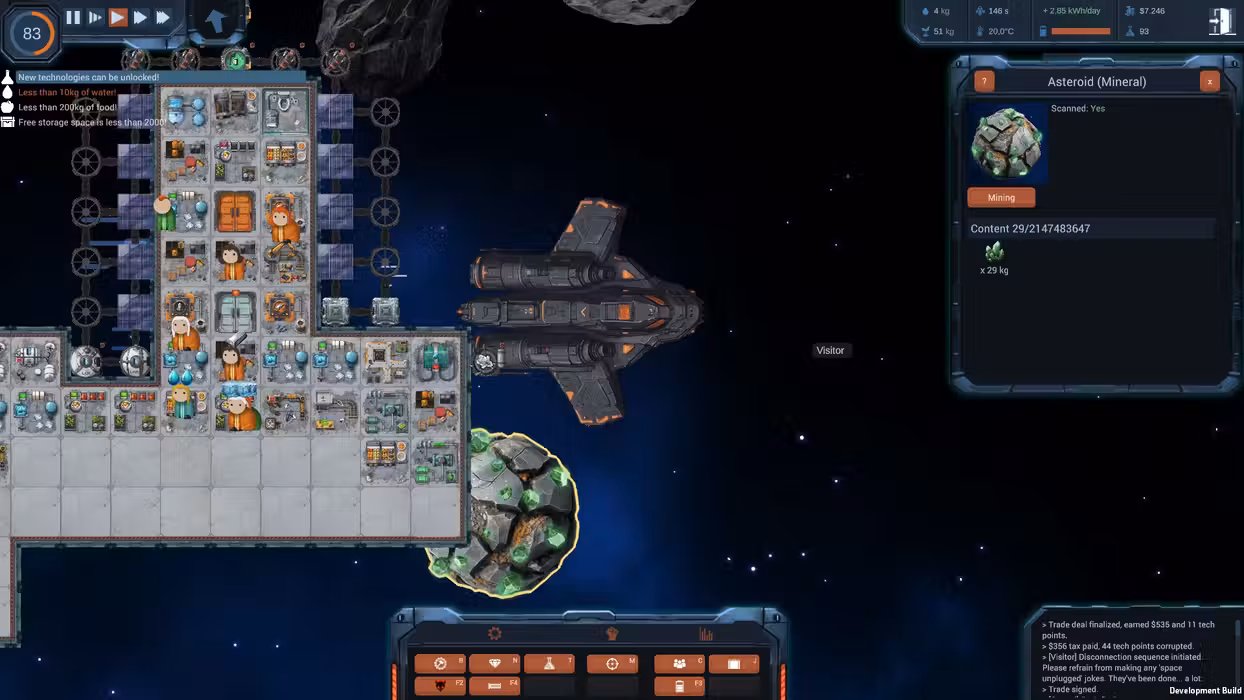Viewport: 1244px width, 700px height.
Task: Open the new technologies notification
Action: point(88,77)
